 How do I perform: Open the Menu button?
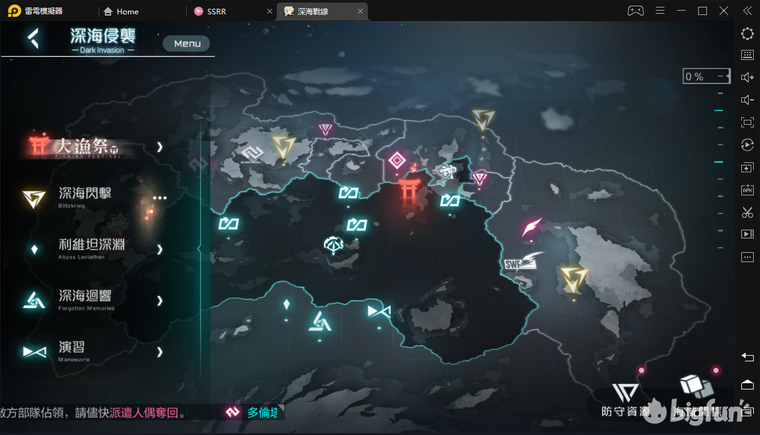pyautogui.click(x=187, y=43)
